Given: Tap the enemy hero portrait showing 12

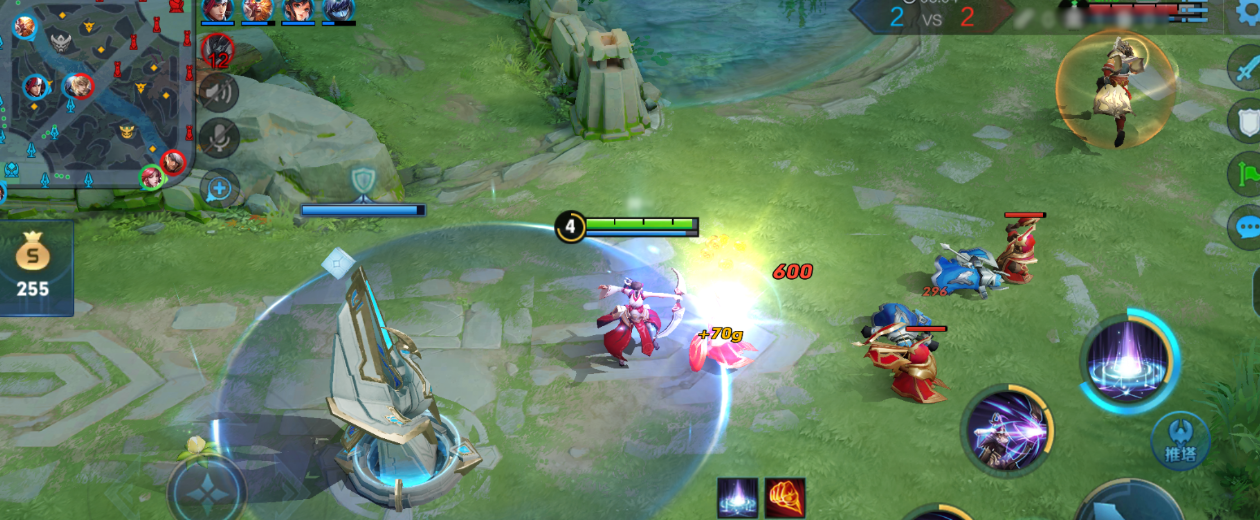Looking at the screenshot, I should coord(217,50).
